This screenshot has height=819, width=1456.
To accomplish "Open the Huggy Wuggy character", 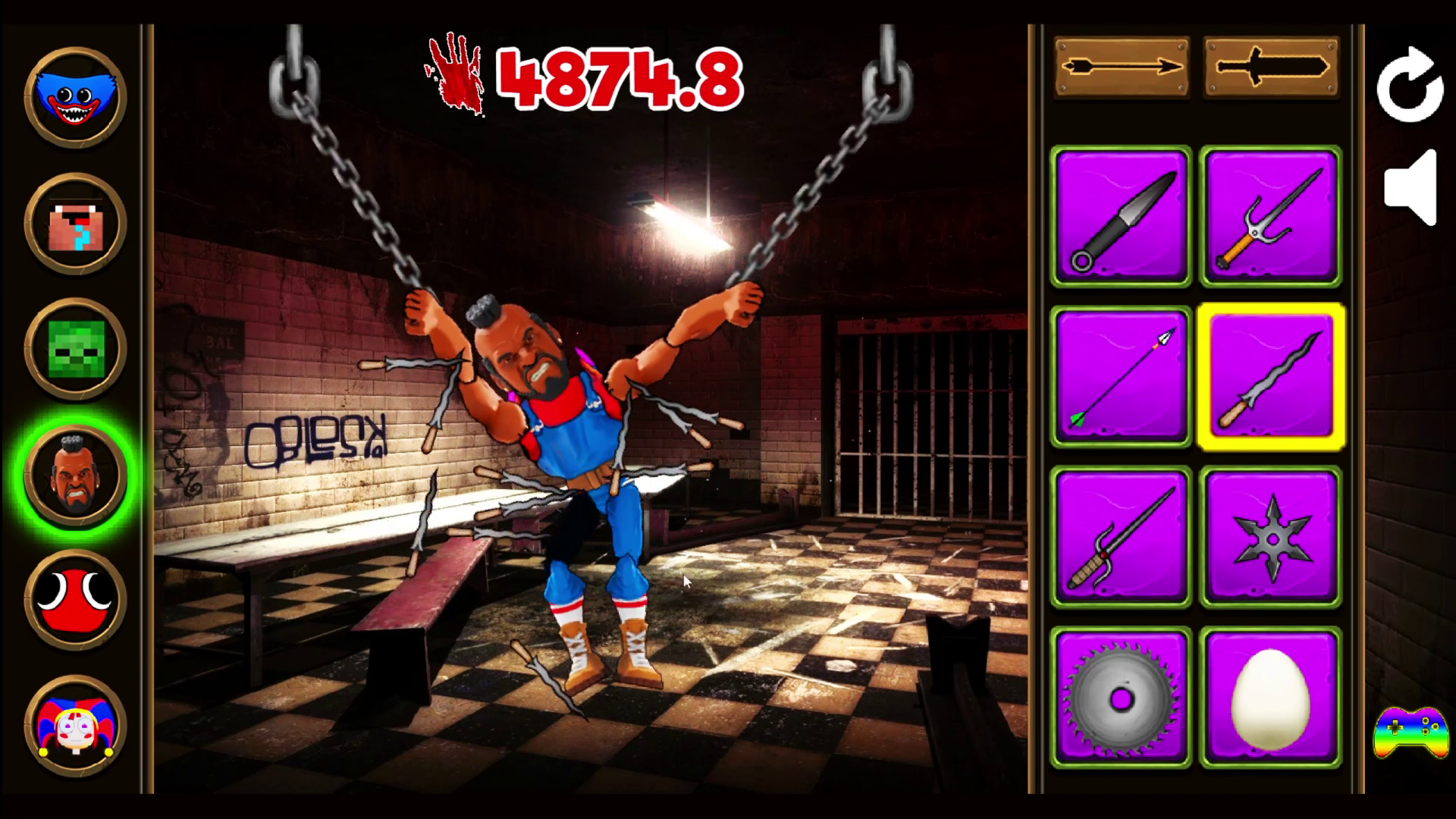I will [x=74, y=99].
